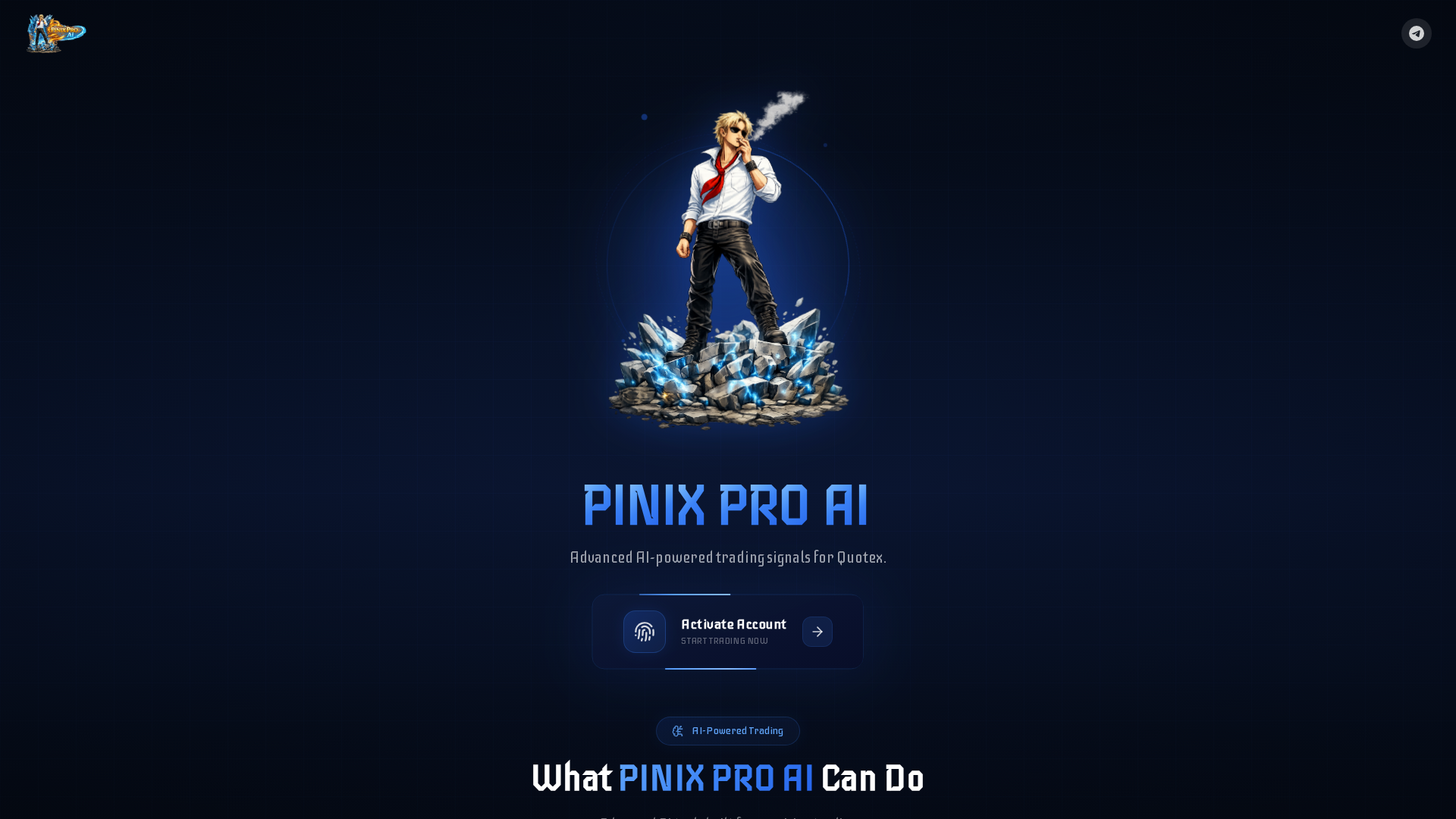
Task: Select the arrow icon inside Activate Account card
Action: (817, 632)
